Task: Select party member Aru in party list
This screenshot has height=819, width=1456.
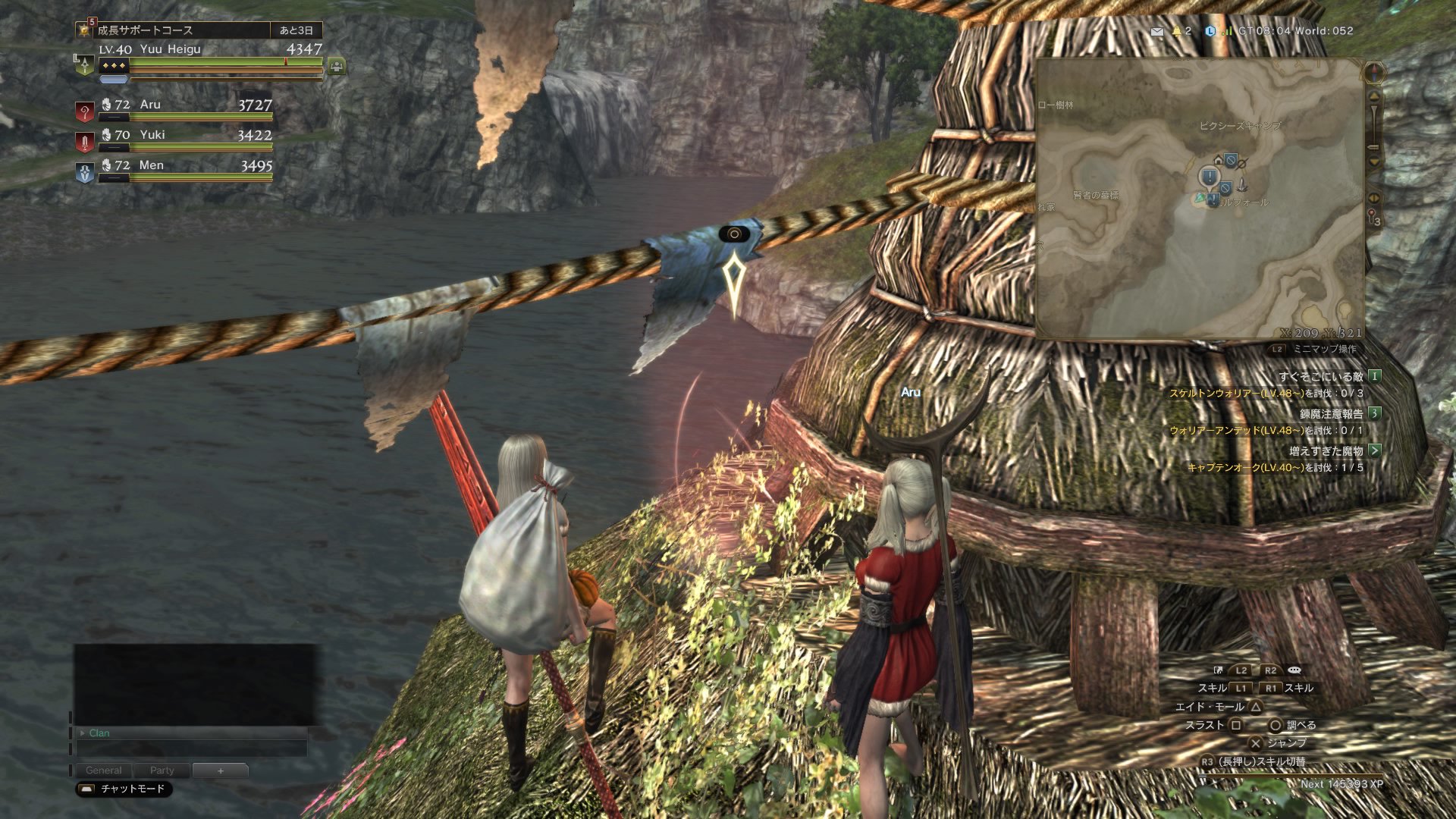Action: click(174, 106)
